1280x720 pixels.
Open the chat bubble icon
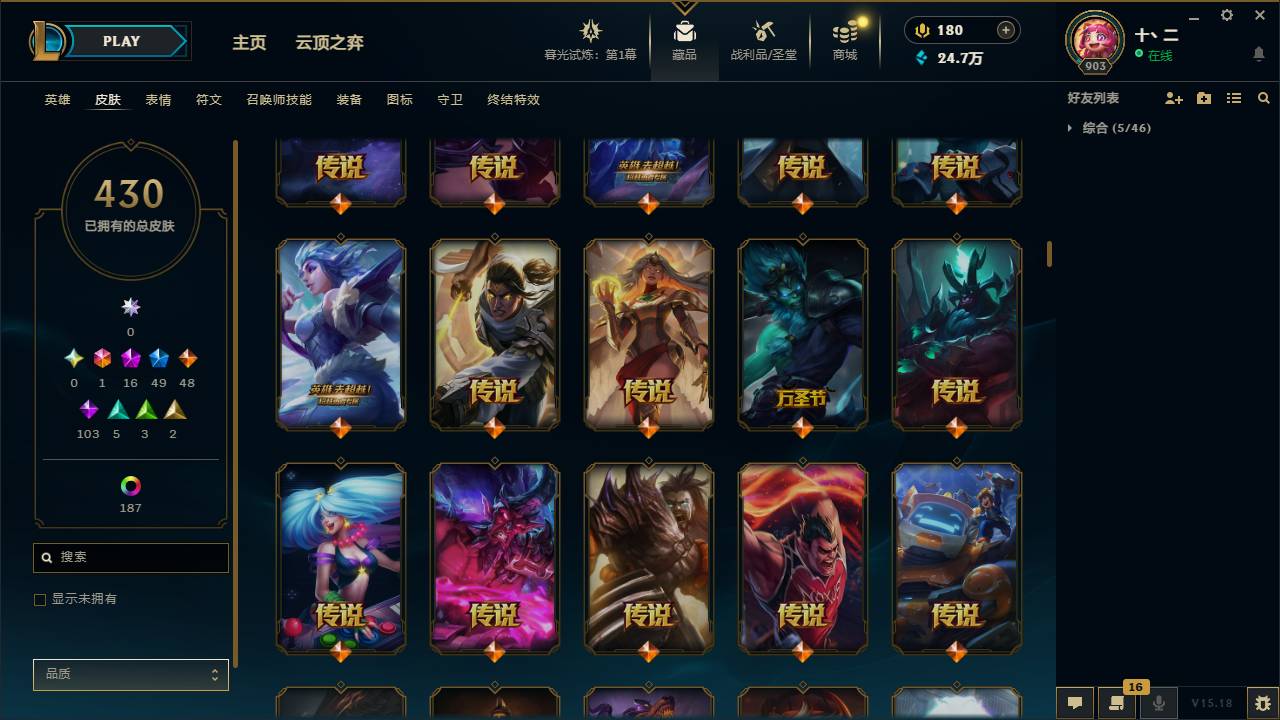coord(1073,703)
